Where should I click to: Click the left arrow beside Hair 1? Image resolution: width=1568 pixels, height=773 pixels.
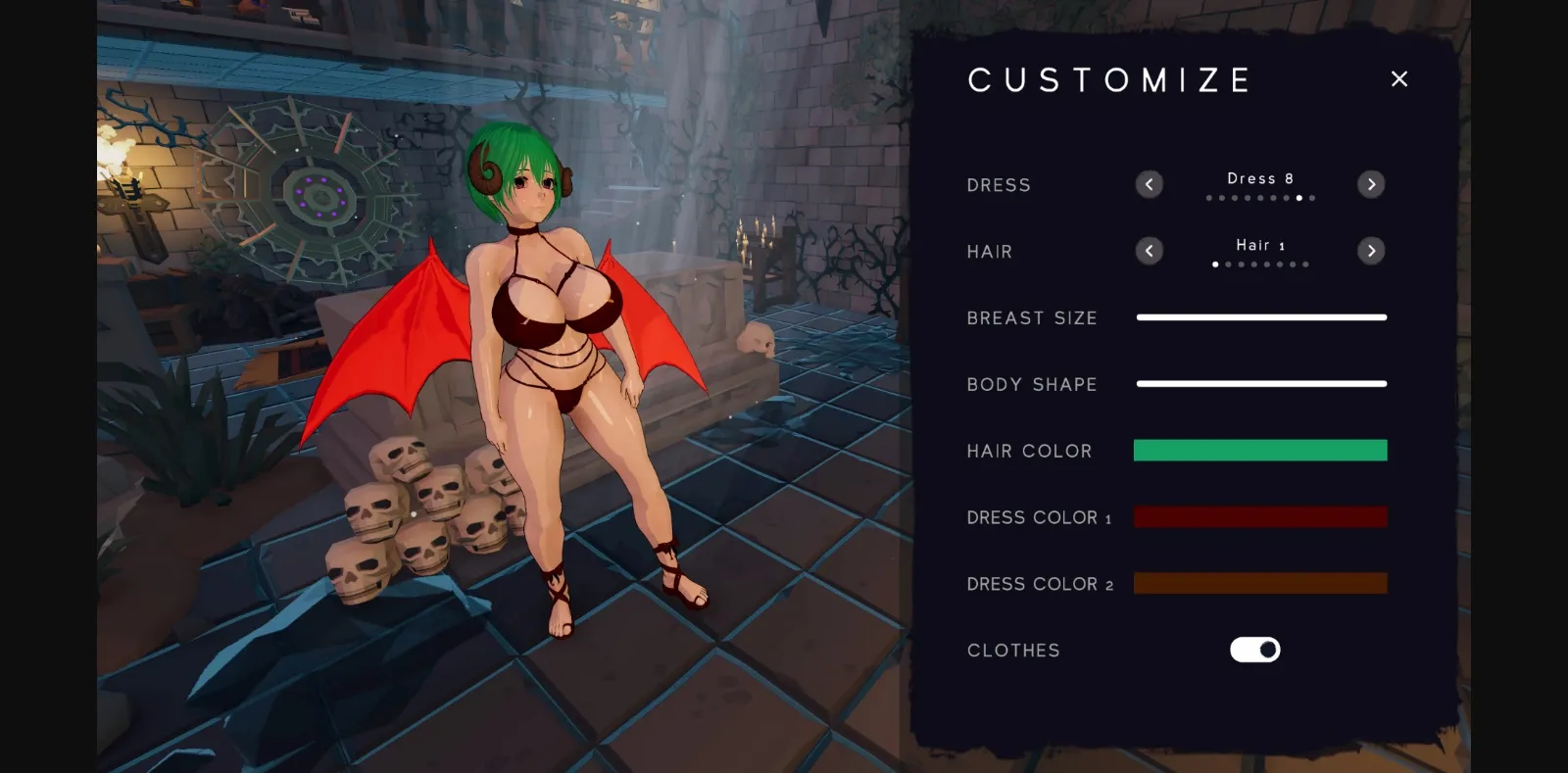[x=1149, y=251]
